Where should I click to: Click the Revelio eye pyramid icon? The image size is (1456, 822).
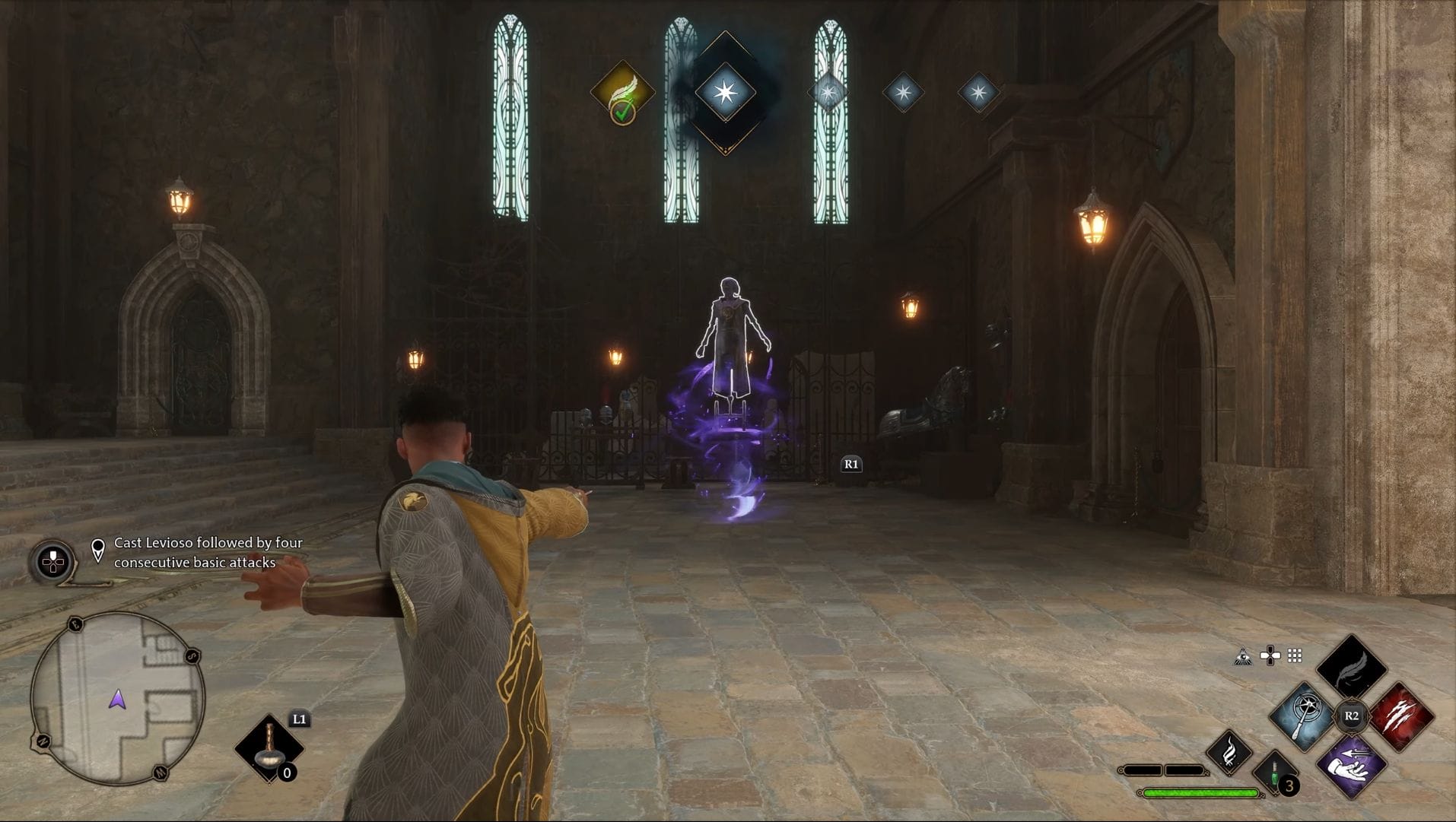point(1242,656)
